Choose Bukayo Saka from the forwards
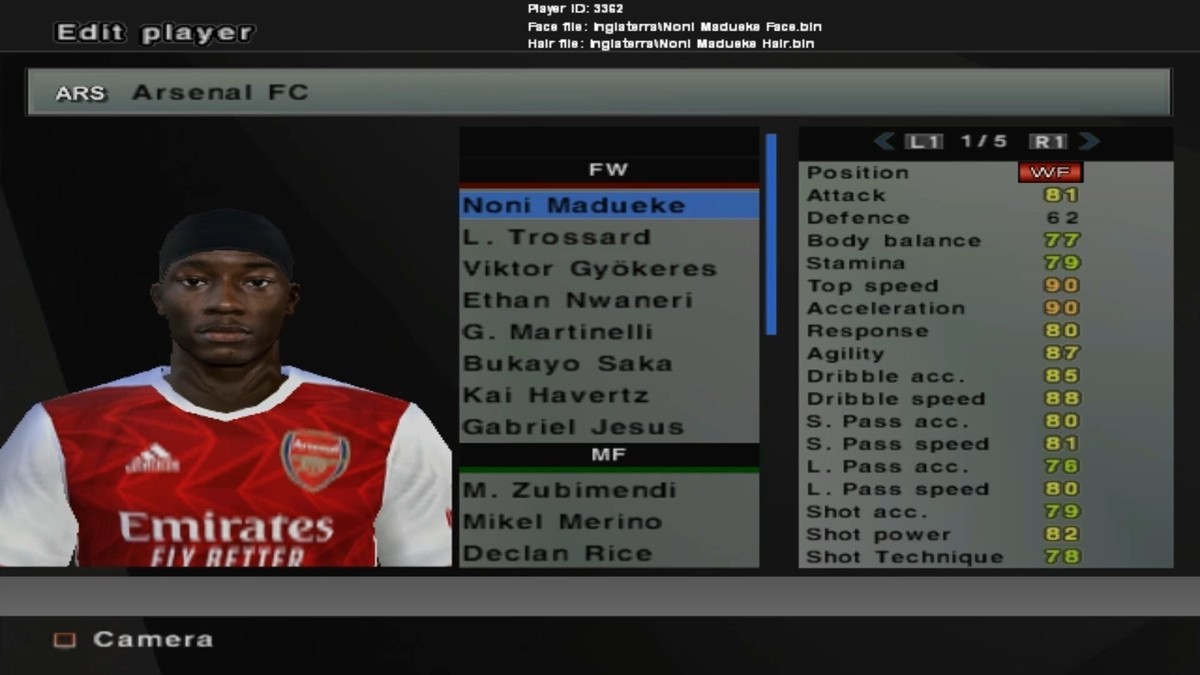The width and height of the screenshot is (1200, 675). 608,363
